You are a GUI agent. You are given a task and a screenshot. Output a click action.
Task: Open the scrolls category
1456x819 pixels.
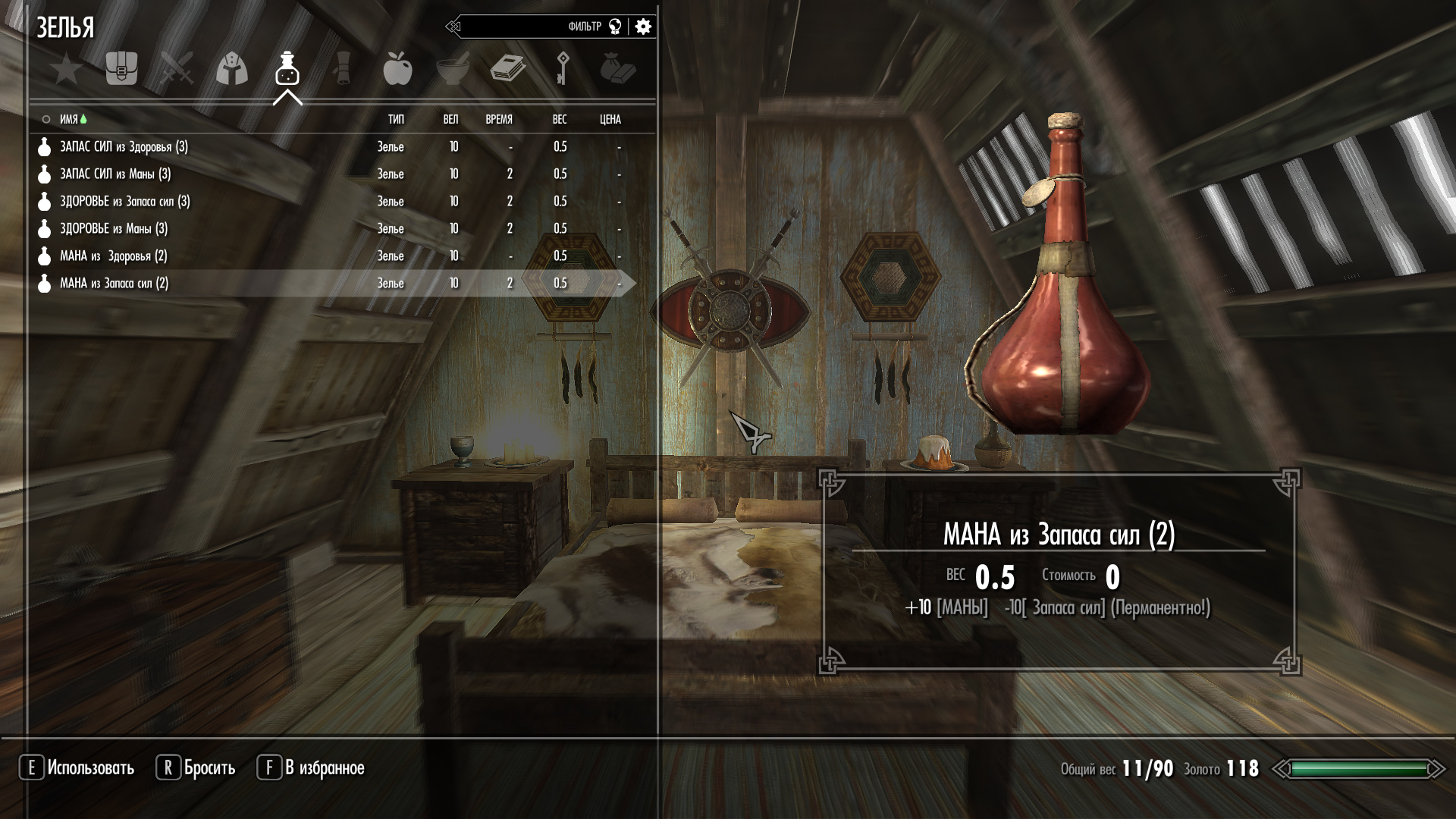(x=343, y=69)
